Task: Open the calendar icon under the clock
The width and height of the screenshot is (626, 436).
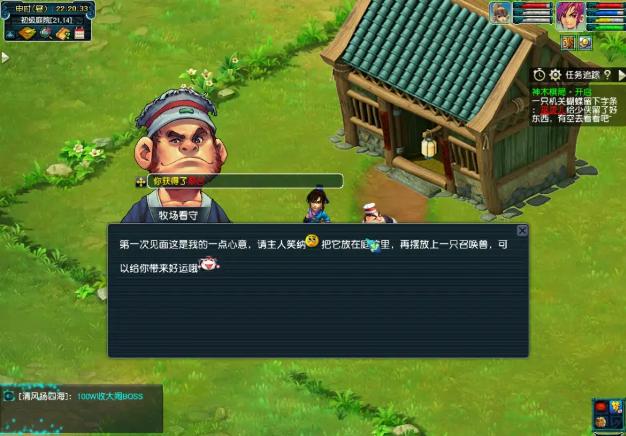Action: pos(78,34)
